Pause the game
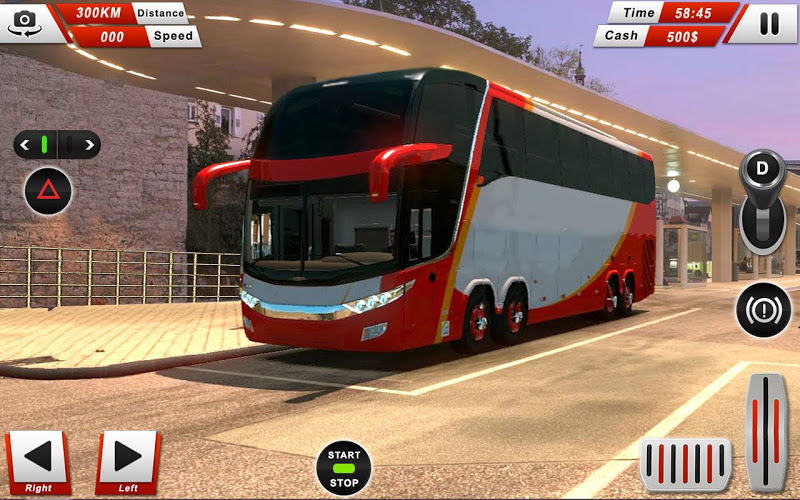The height and width of the screenshot is (500, 800). tap(768, 23)
